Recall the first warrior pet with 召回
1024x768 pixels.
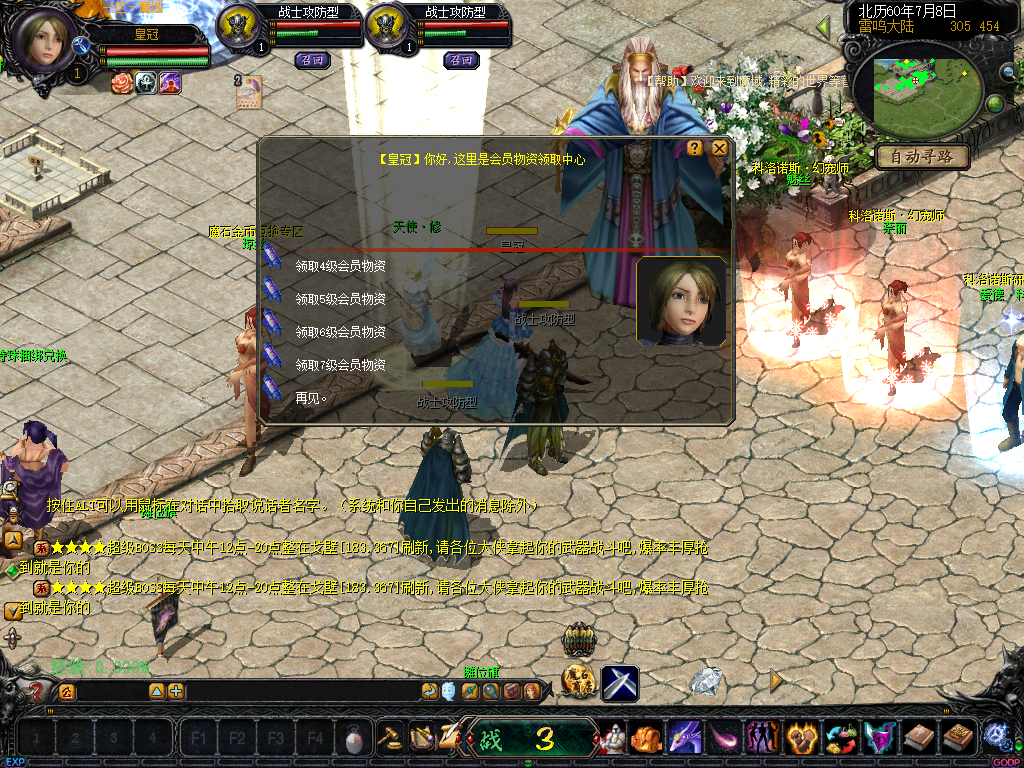[312, 60]
